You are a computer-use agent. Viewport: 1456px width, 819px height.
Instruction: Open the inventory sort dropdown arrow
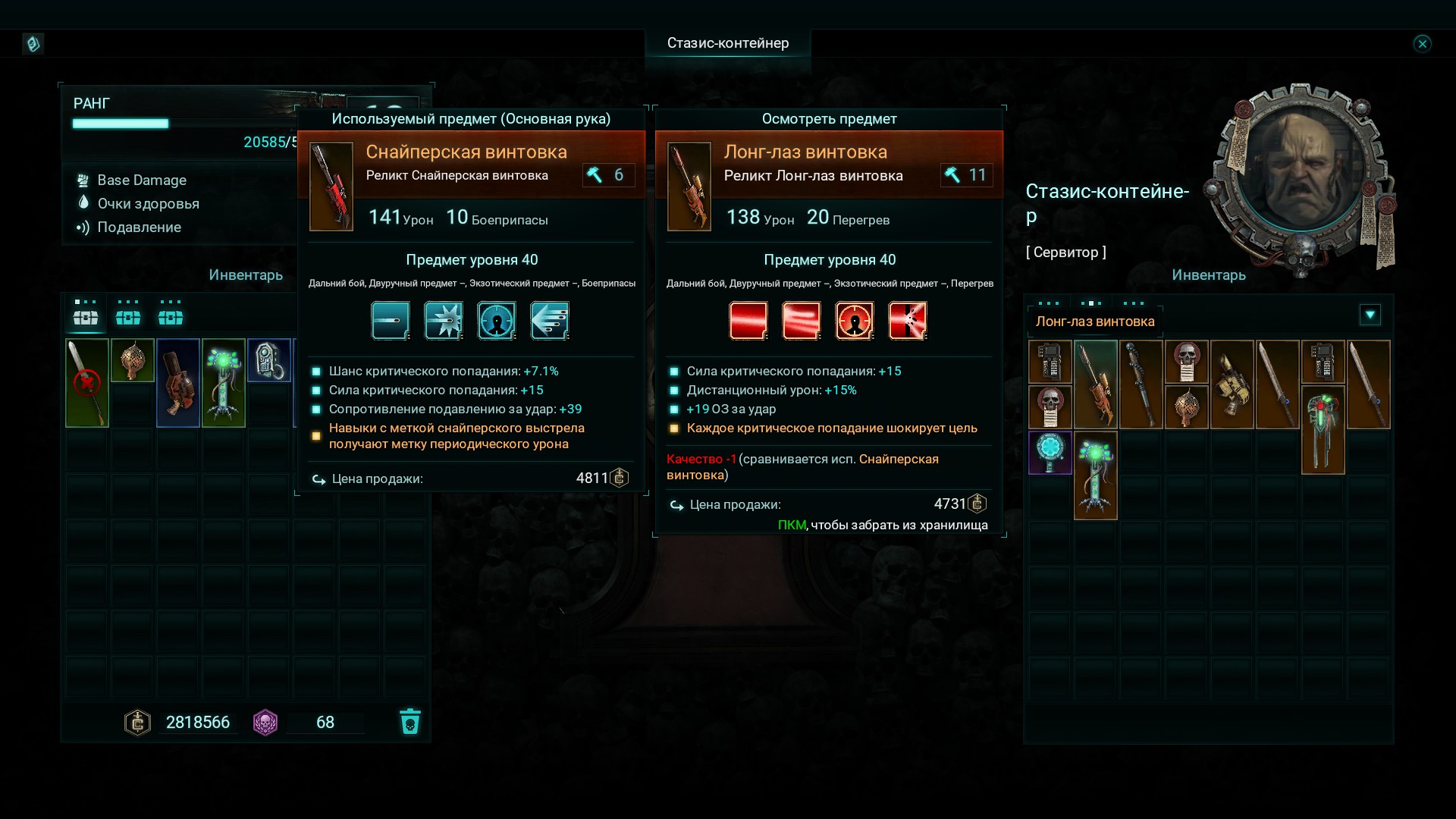coord(1370,315)
